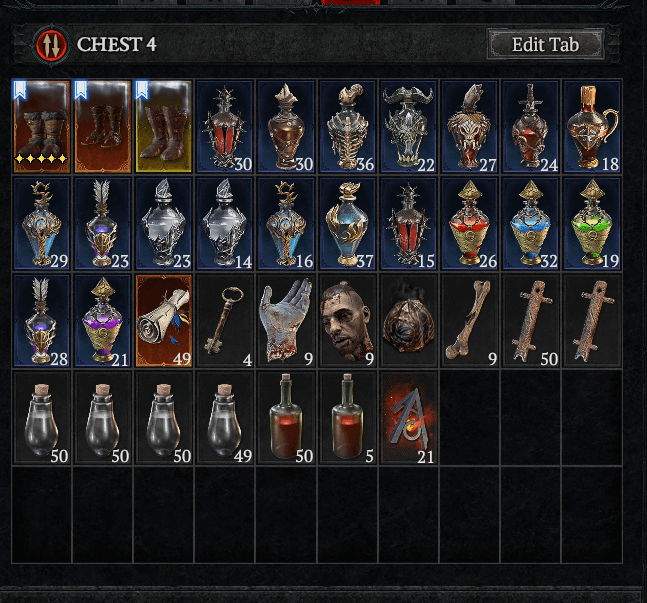Choose the severed hand item
This screenshot has height=603, width=647.
click(286, 320)
